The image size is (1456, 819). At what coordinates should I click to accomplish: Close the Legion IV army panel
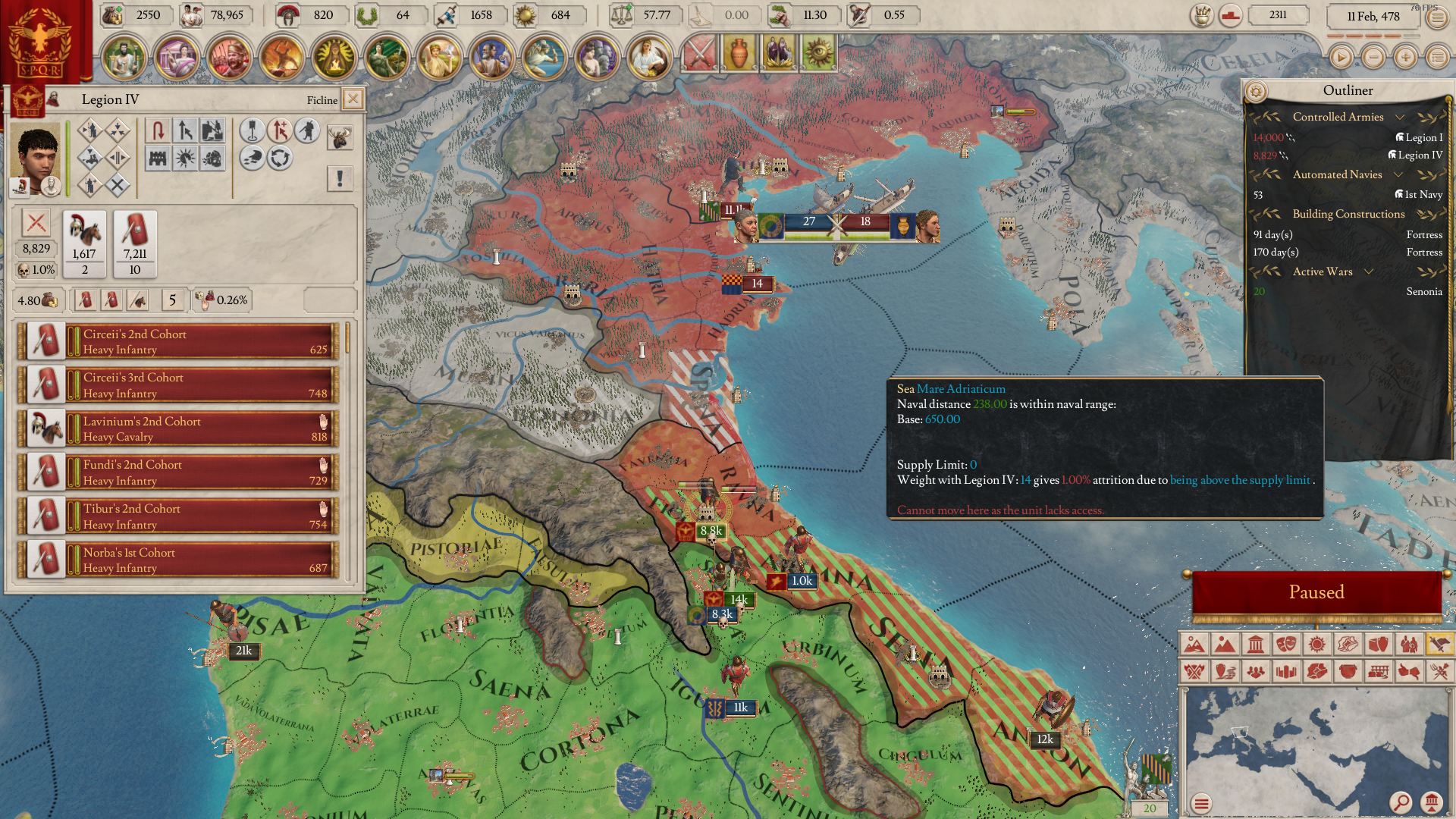click(x=353, y=99)
